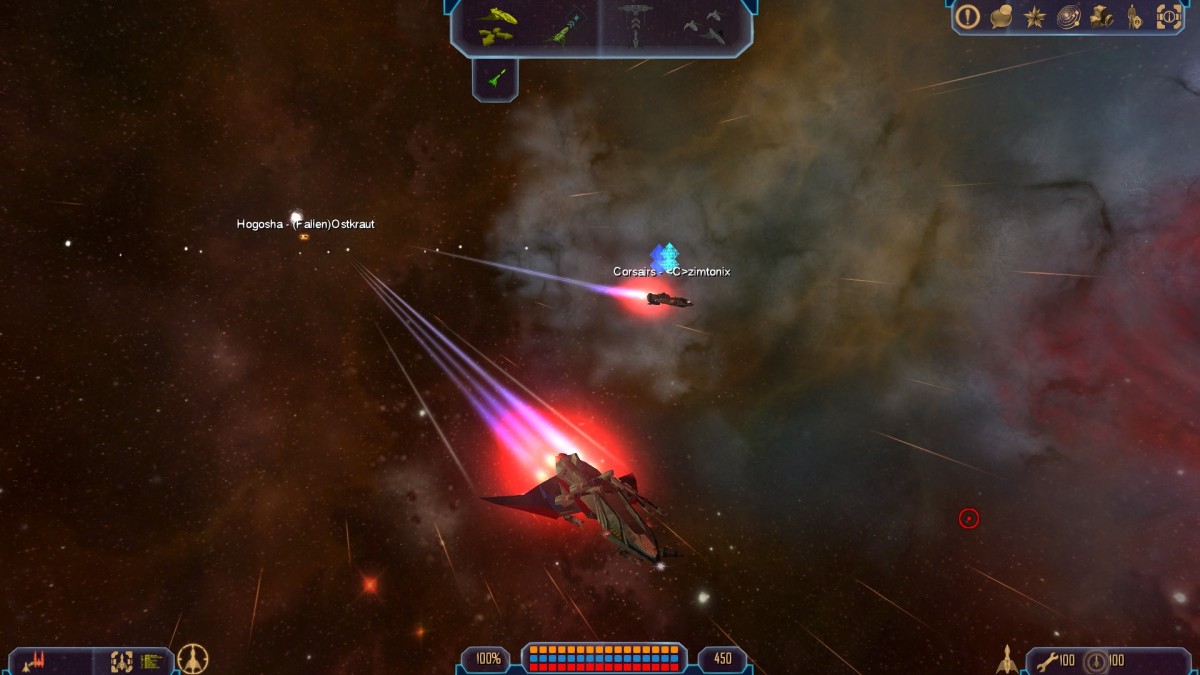Viewport: 1200px width, 675px height.
Task: Open the solar system navigation map icon
Action: (x=1069, y=16)
